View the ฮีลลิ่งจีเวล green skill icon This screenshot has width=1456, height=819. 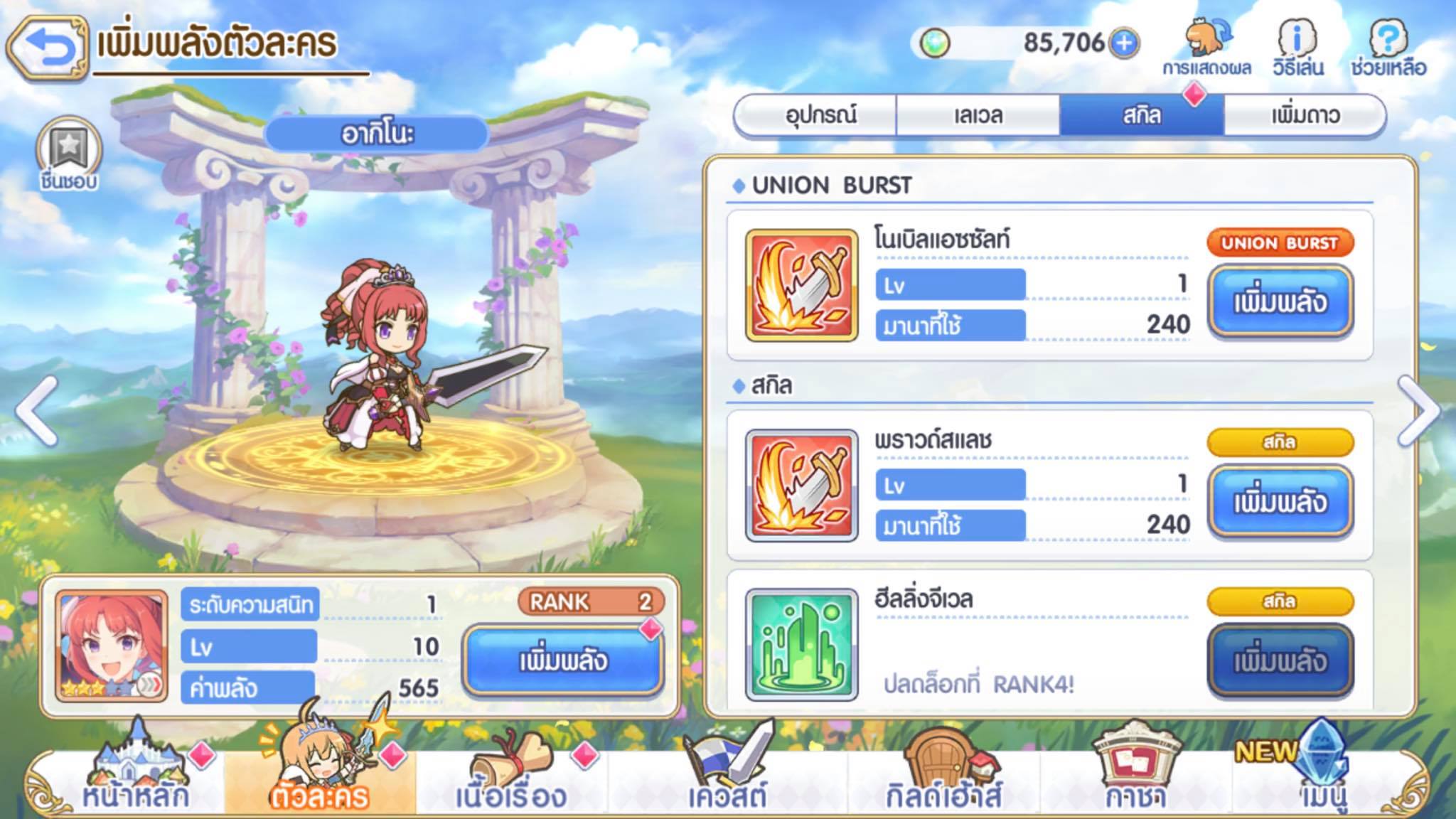pos(801,645)
